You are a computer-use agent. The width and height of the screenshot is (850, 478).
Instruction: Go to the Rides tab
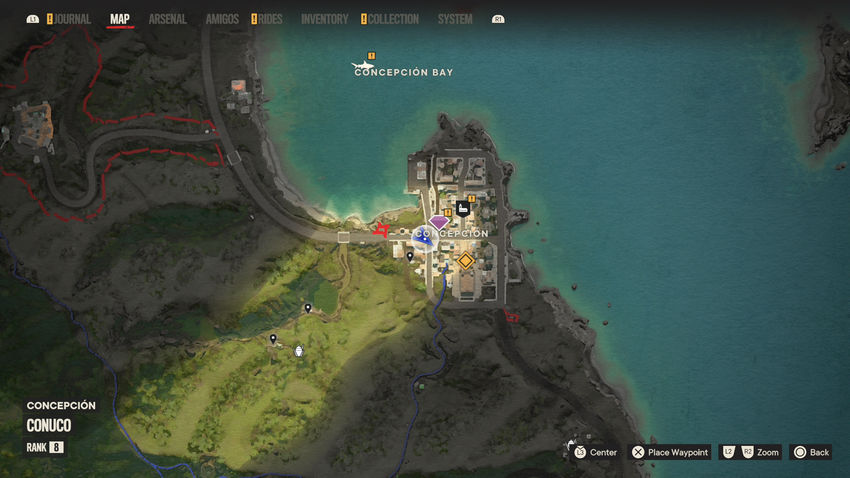click(270, 19)
